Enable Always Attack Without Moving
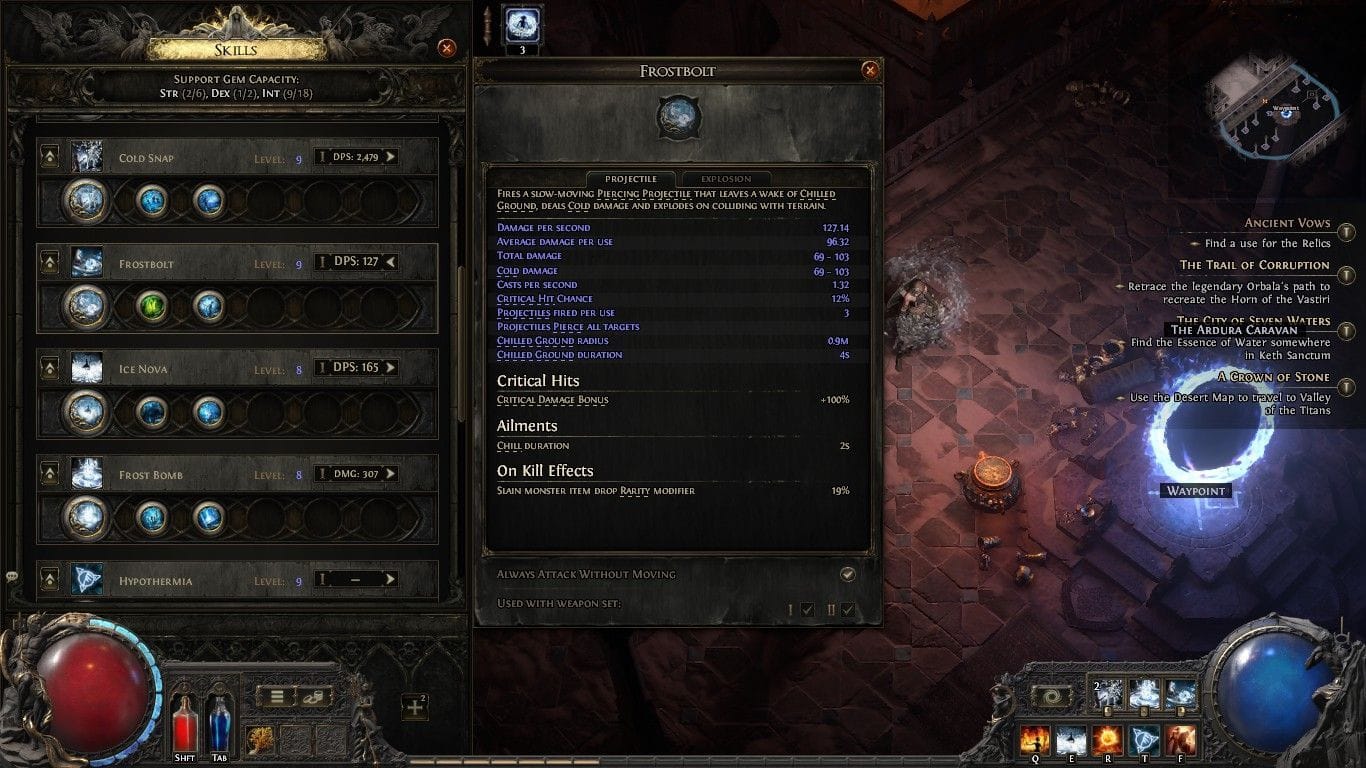Viewport: 1366px width, 768px height. 848,574
